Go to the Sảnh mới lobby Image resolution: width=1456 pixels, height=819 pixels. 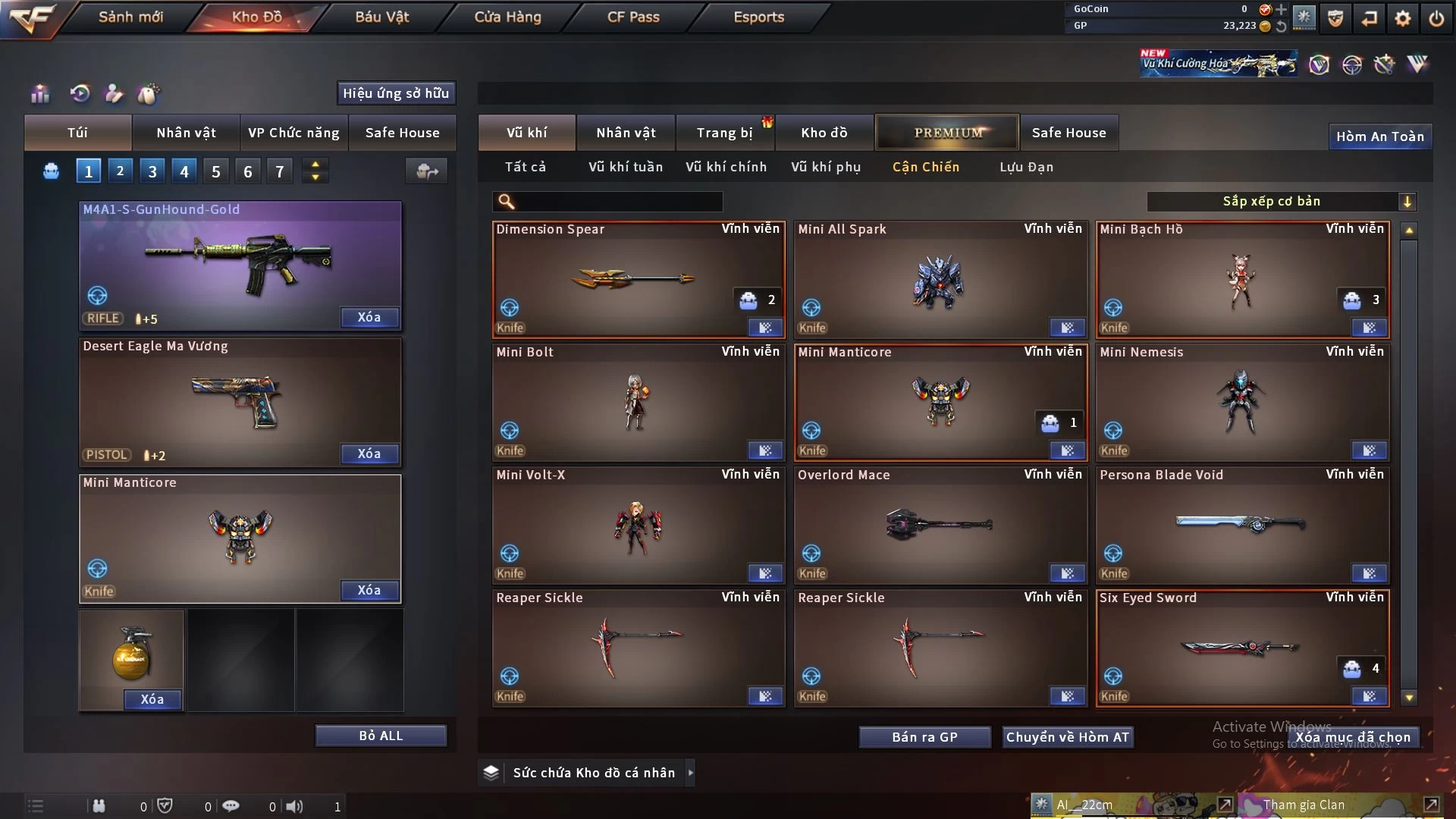130,17
